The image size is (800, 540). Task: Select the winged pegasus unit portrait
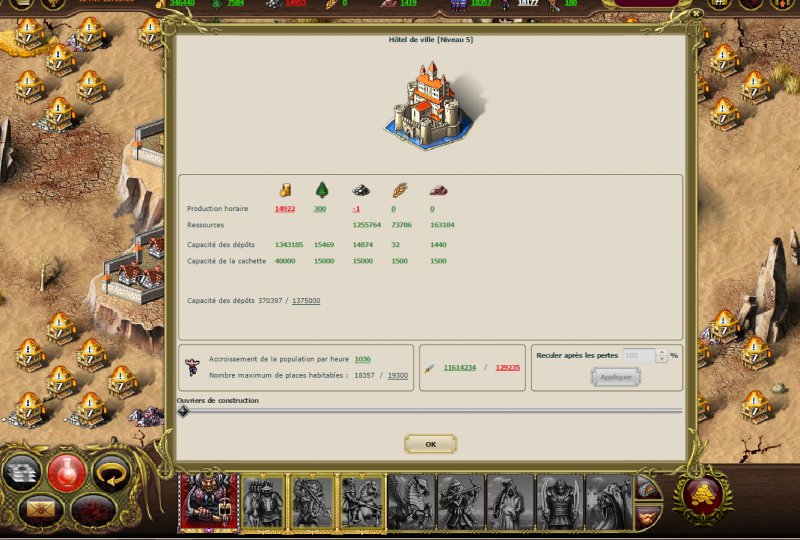click(x=411, y=501)
